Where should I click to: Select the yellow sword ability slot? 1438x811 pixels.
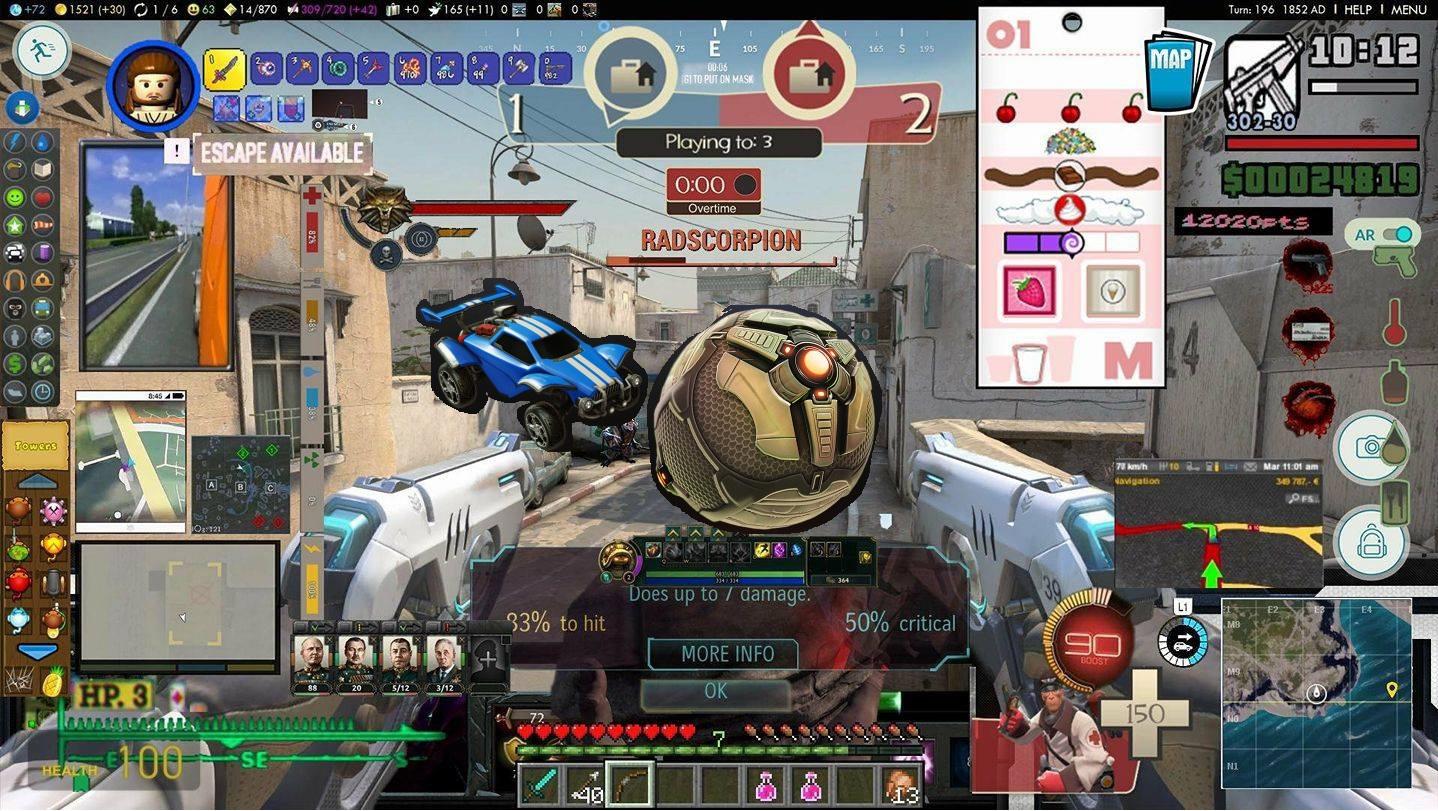224,69
